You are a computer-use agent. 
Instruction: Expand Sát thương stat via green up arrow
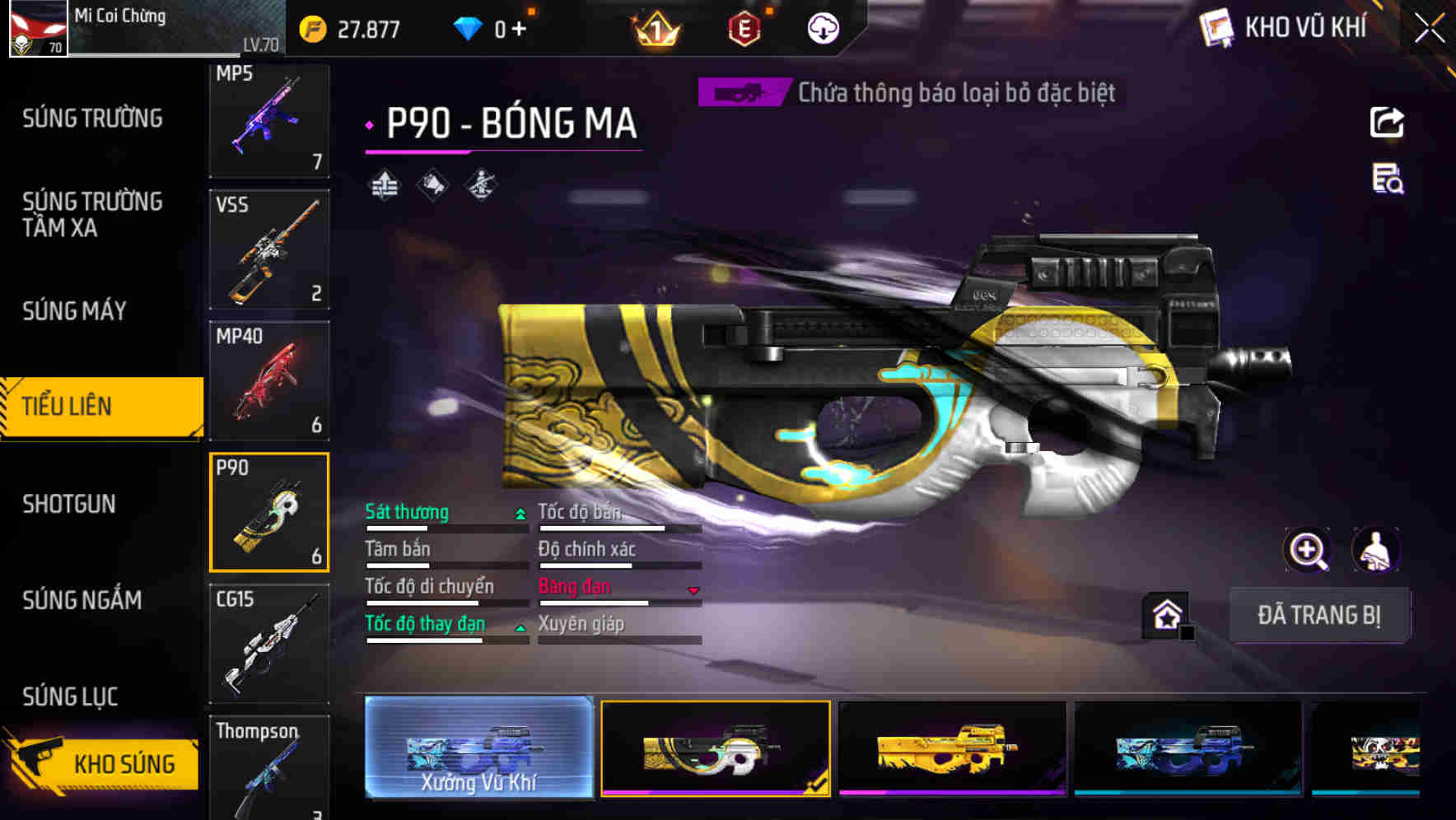tap(519, 512)
